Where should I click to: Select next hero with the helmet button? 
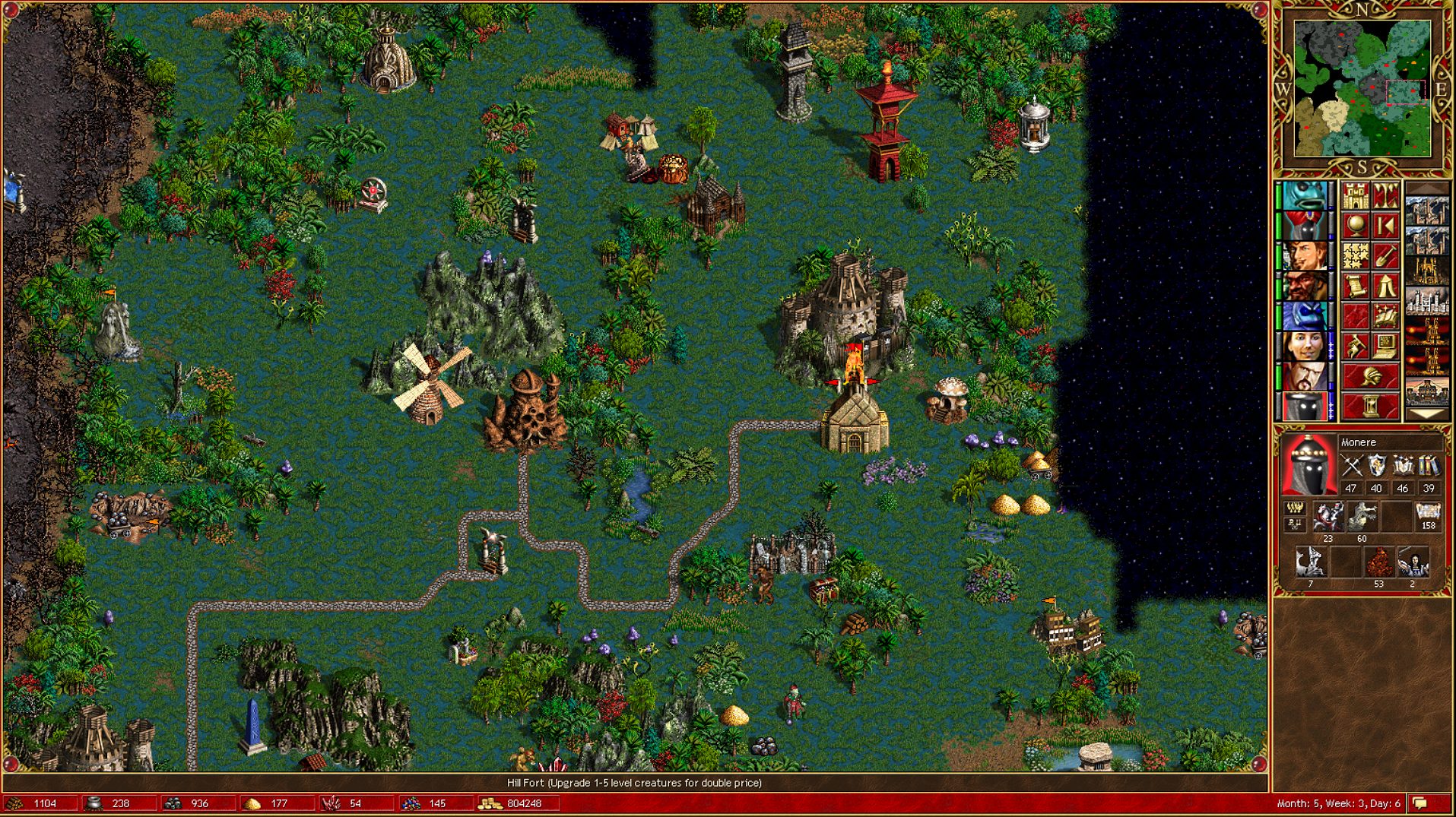click(1370, 376)
